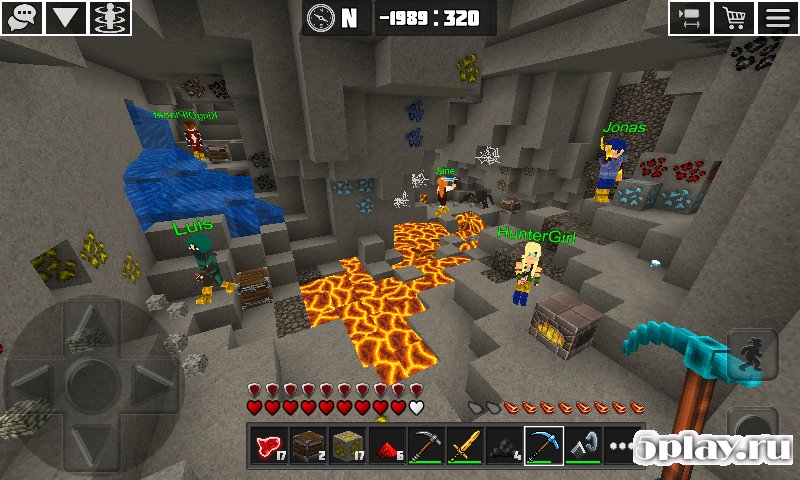Equip the iron pickaxe from hotbar
This screenshot has height=480, width=800.
click(426, 445)
